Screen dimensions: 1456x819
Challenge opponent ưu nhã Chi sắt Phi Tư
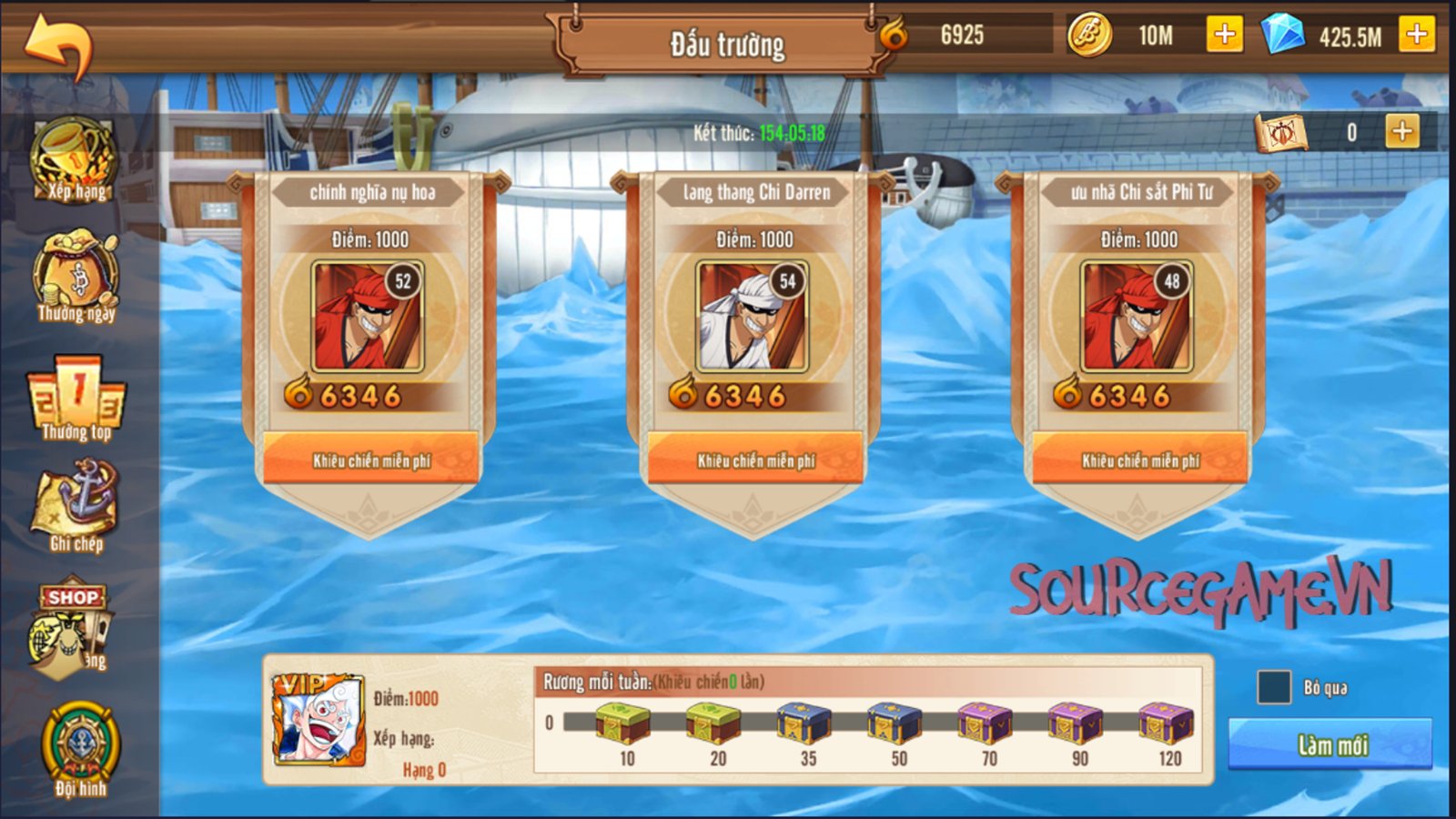[x=1140, y=460]
